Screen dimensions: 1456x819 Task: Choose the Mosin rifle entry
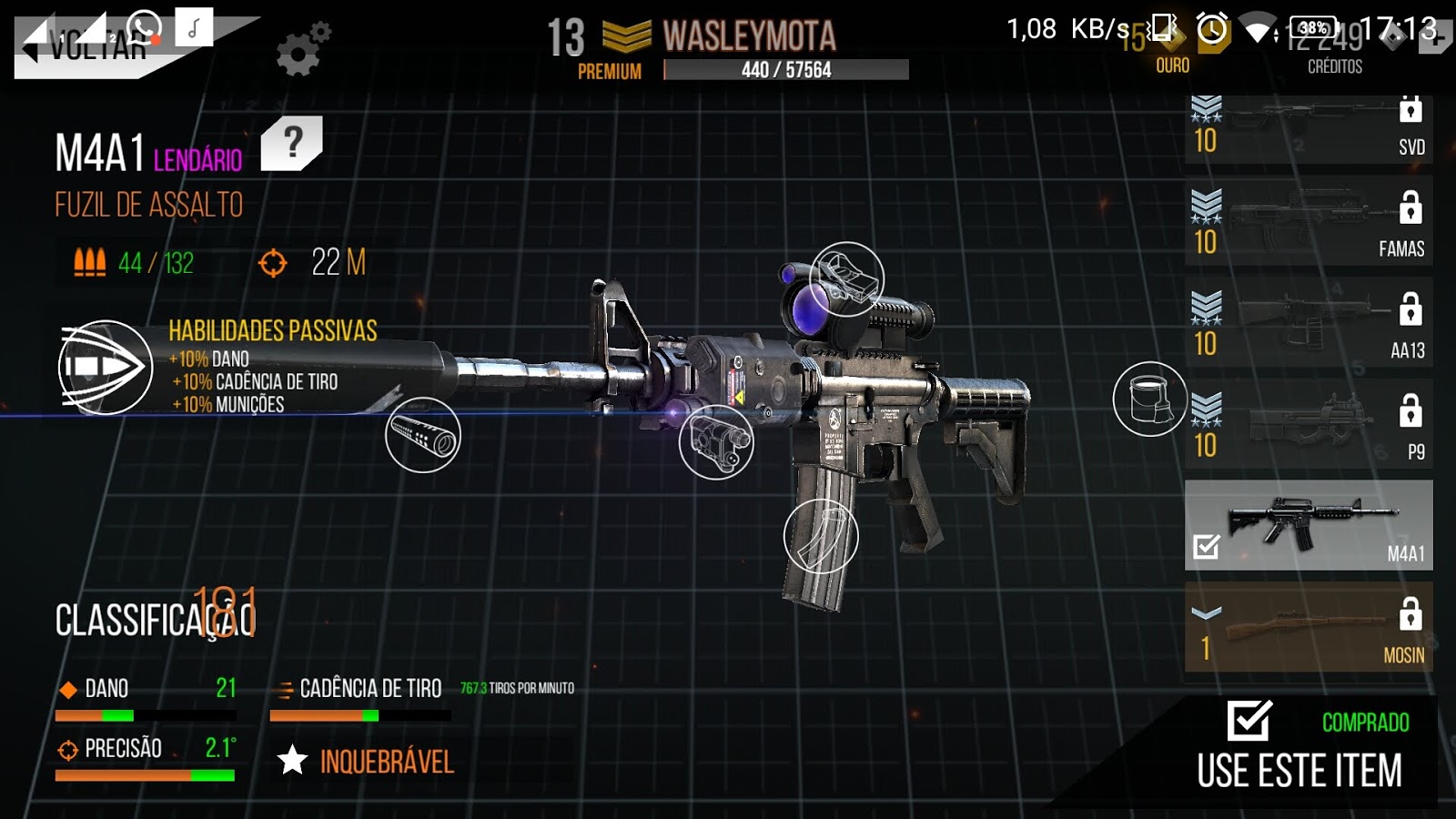(x=1309, y=628)
